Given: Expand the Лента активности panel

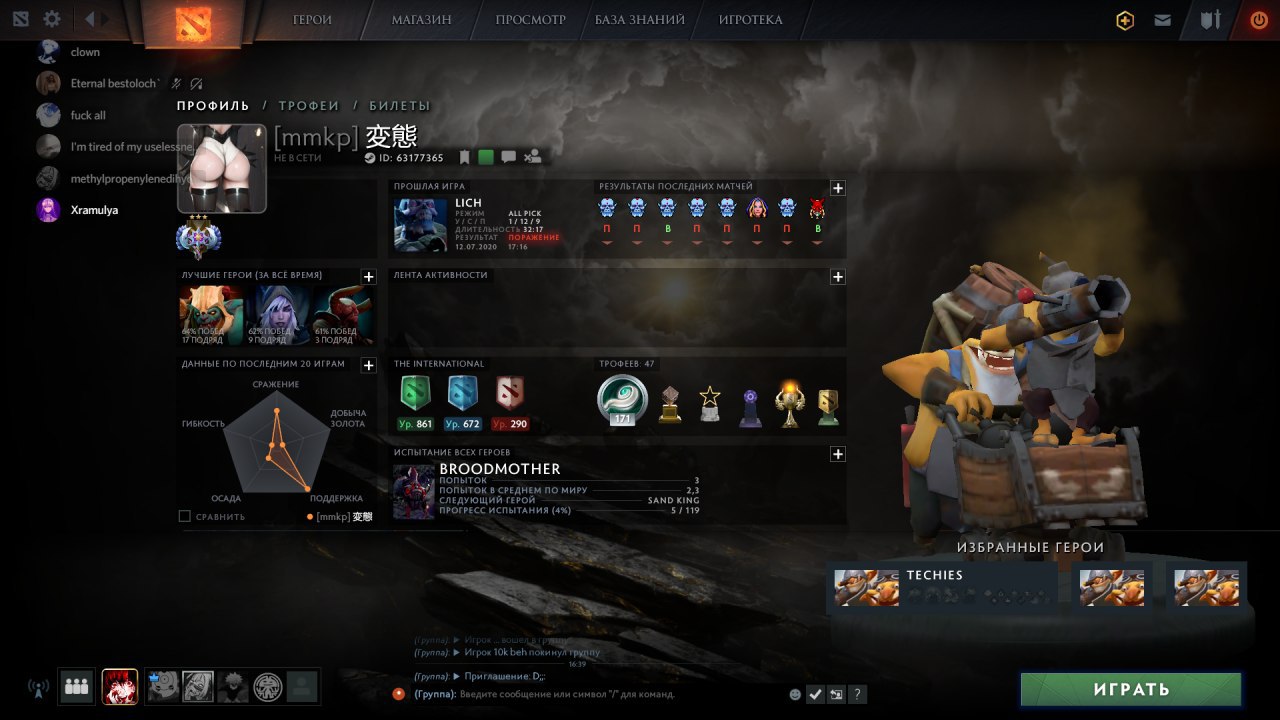Looking at the screenshot, I should (x=838, y=277).
